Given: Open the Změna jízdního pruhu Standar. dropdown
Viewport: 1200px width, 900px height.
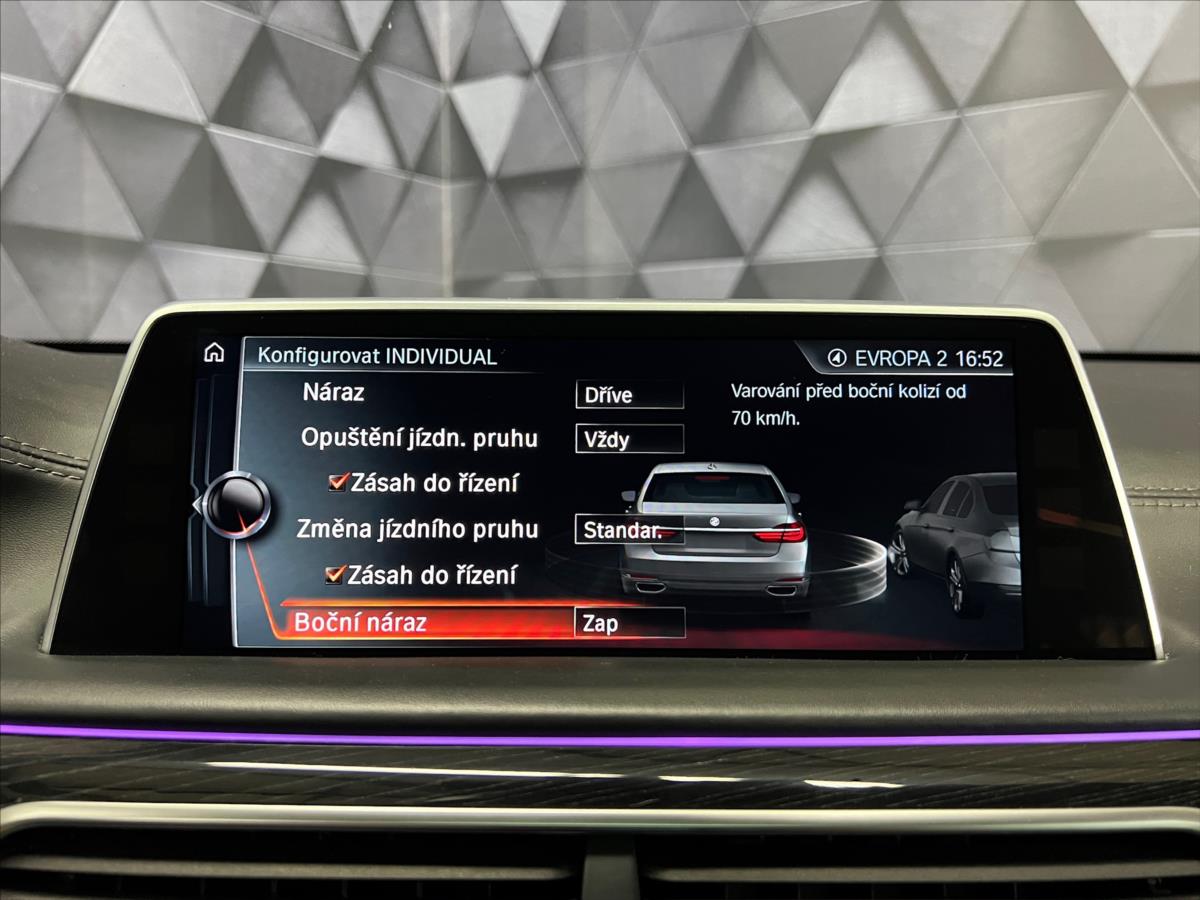Looking at the screenshot, I should [628, 530].
